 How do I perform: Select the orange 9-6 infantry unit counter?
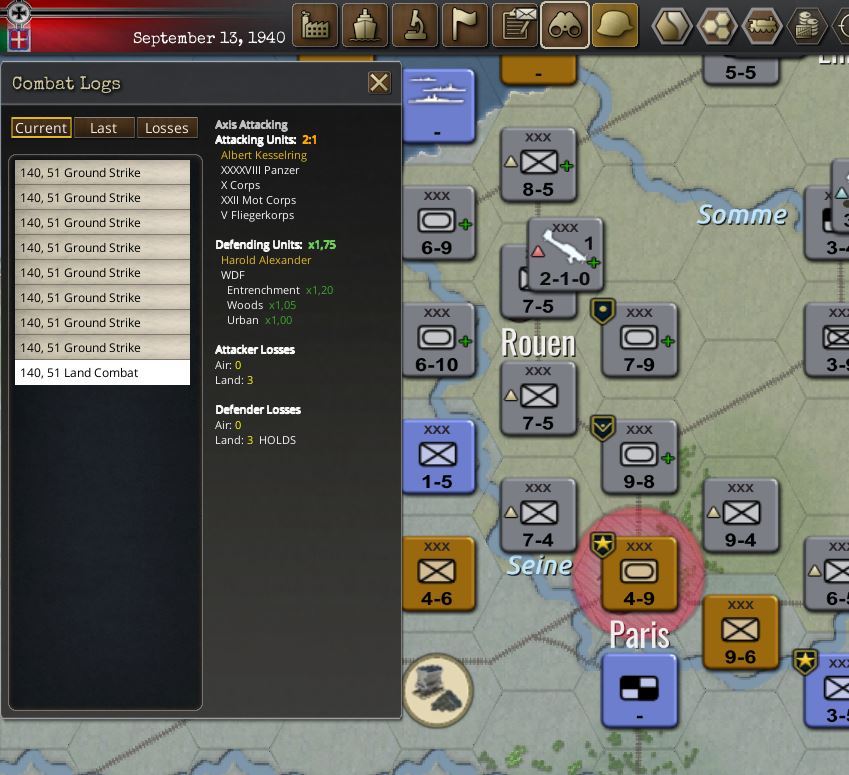[x=740, y=632]
